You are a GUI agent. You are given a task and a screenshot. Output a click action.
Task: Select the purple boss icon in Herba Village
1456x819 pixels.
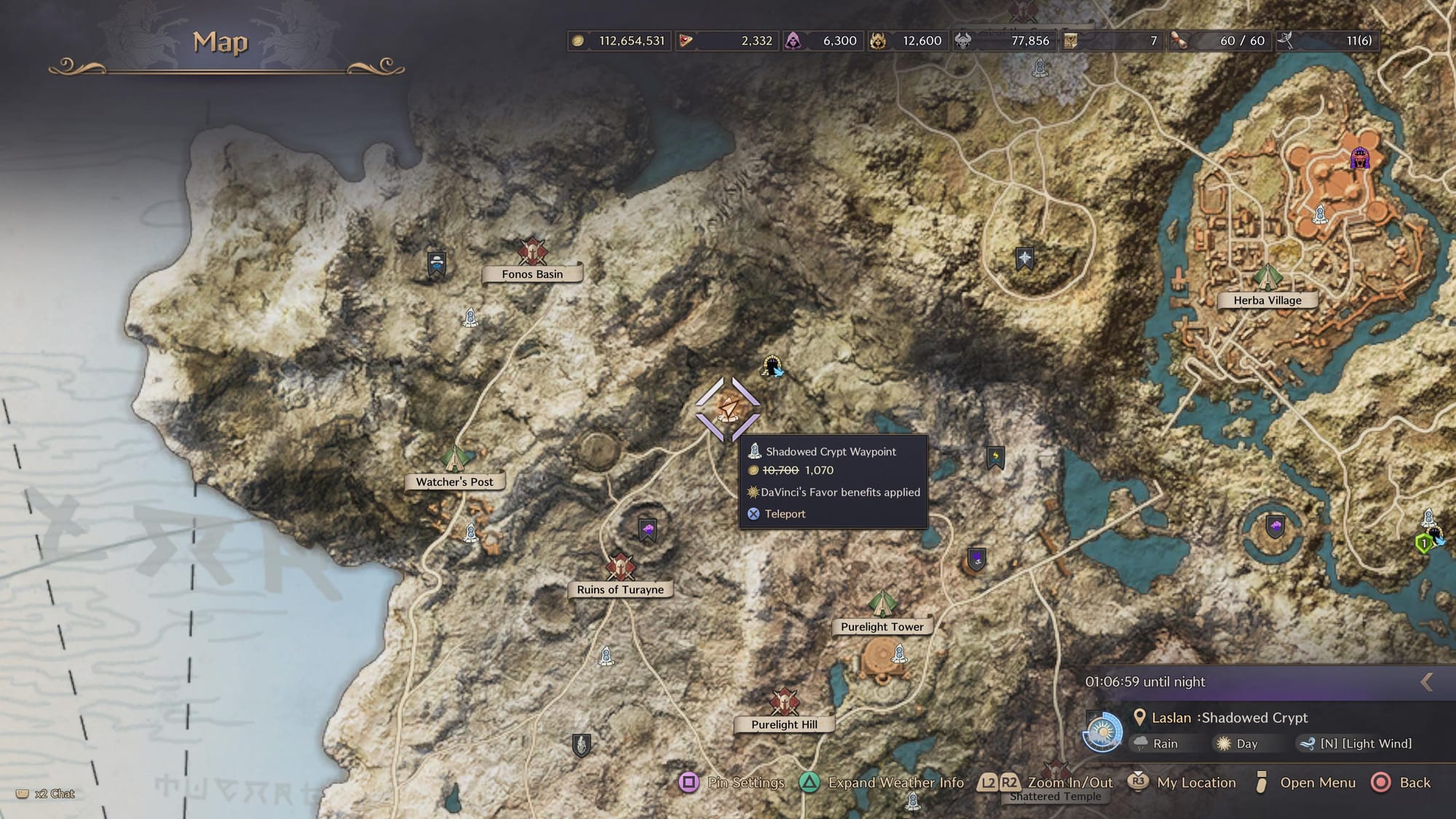pyautogui.click(x=1359, y=158)
